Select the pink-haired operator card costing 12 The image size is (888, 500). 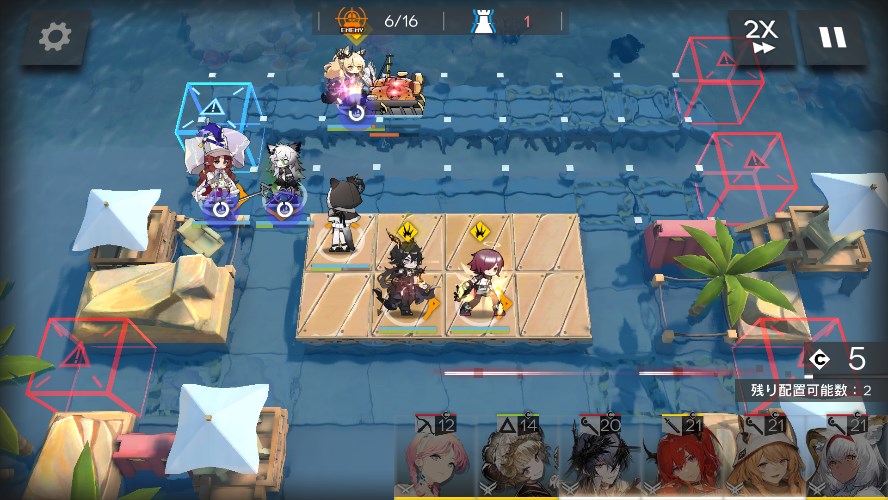[435, 458]
